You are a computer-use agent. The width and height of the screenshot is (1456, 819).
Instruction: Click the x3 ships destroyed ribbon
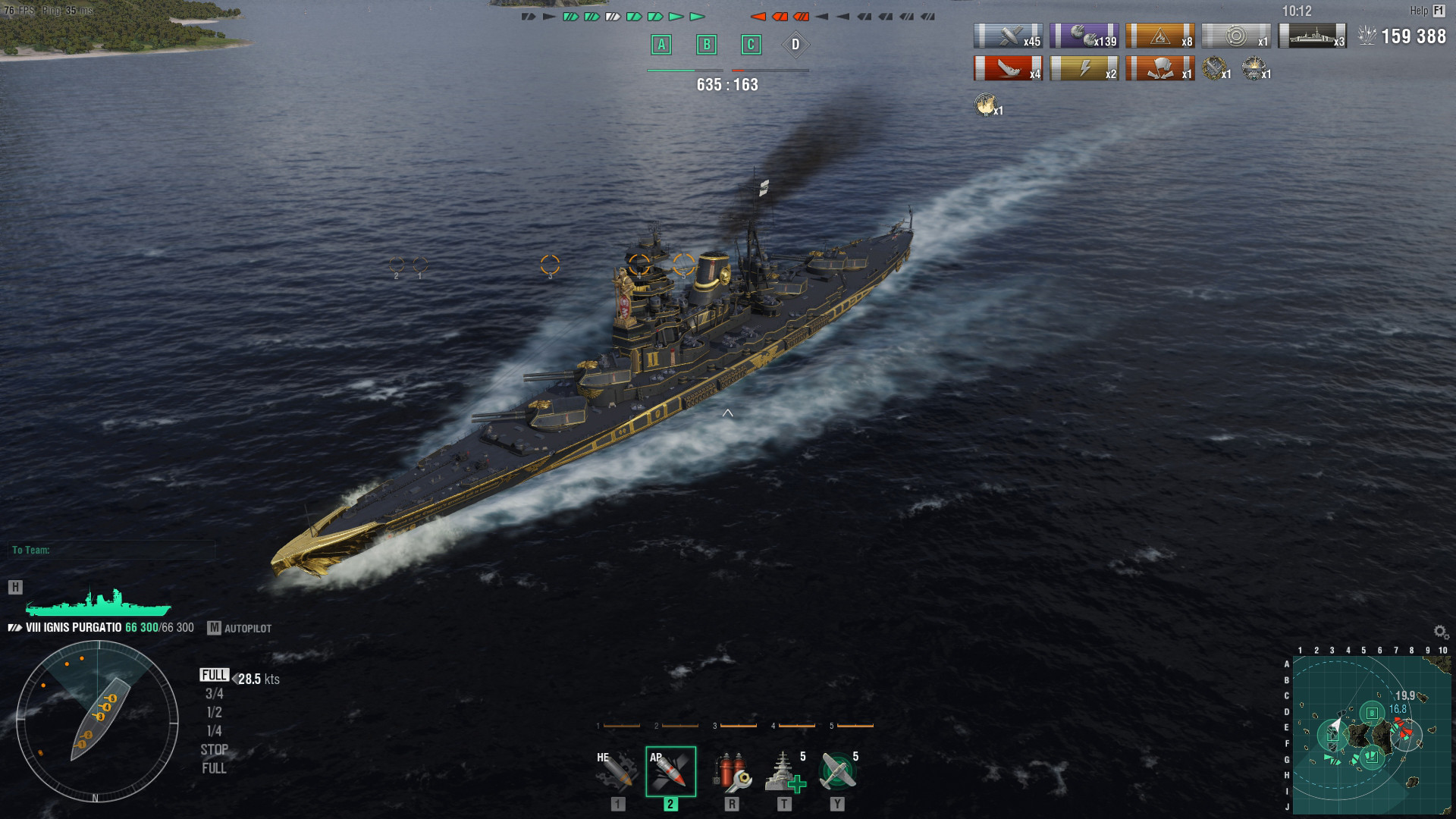[x=1311, y=35]
